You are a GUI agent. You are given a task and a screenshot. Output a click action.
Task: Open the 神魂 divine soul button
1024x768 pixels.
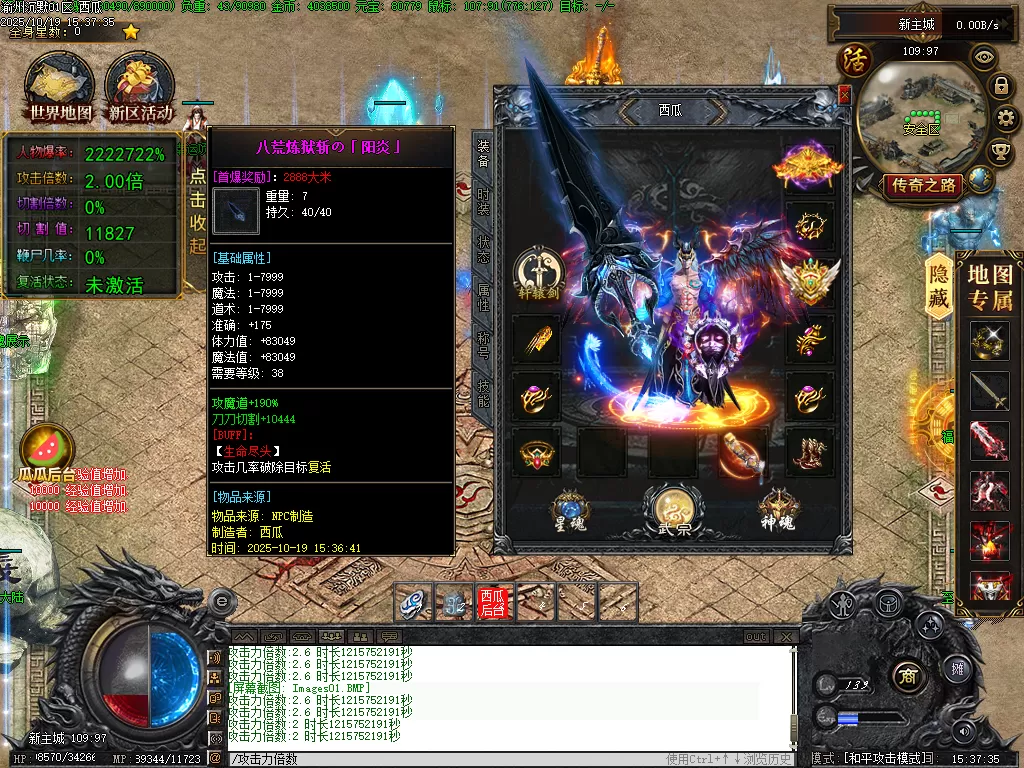click(778, 508)
